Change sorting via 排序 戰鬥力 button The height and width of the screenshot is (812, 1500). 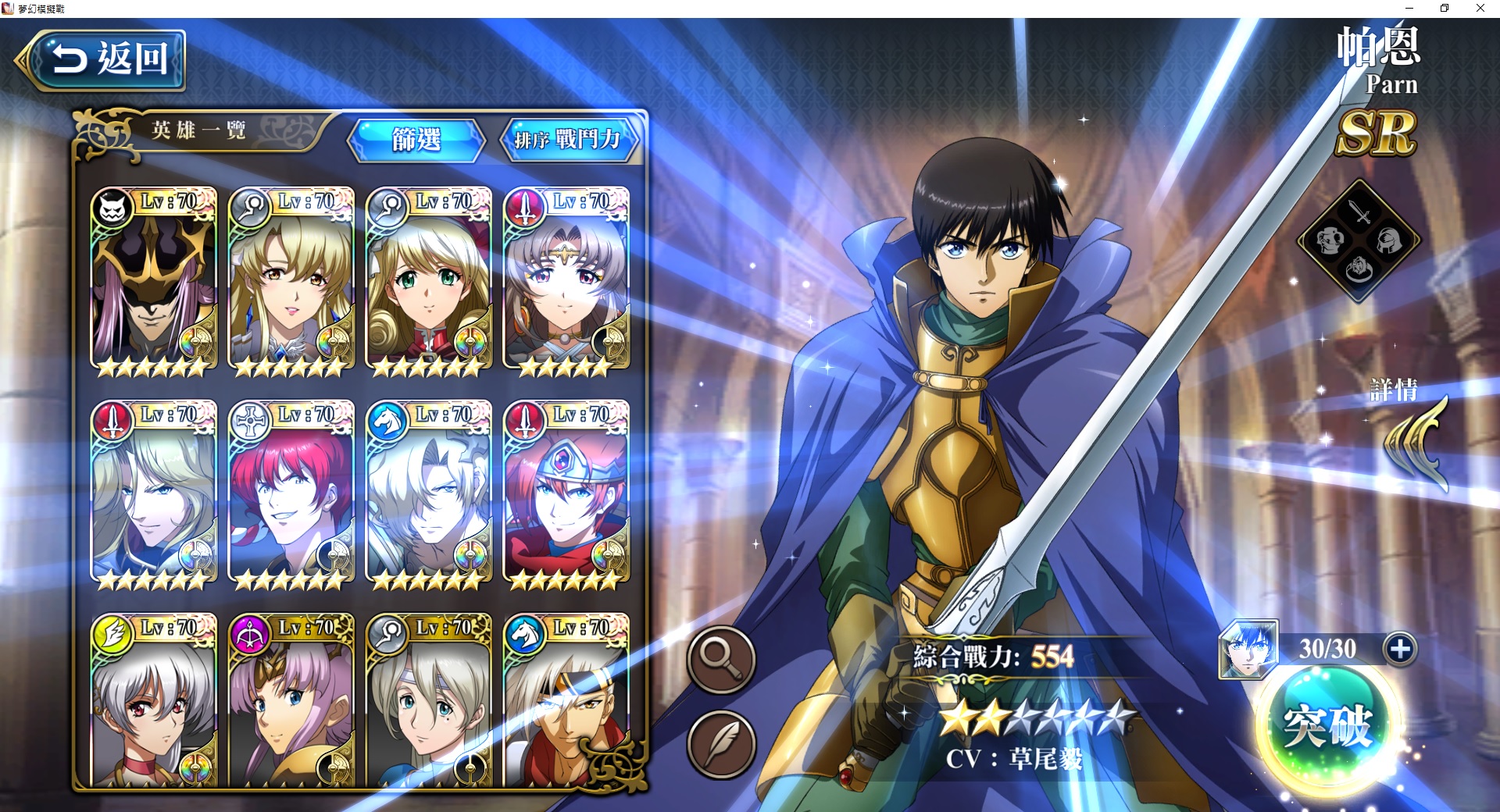tap(568, 141)
